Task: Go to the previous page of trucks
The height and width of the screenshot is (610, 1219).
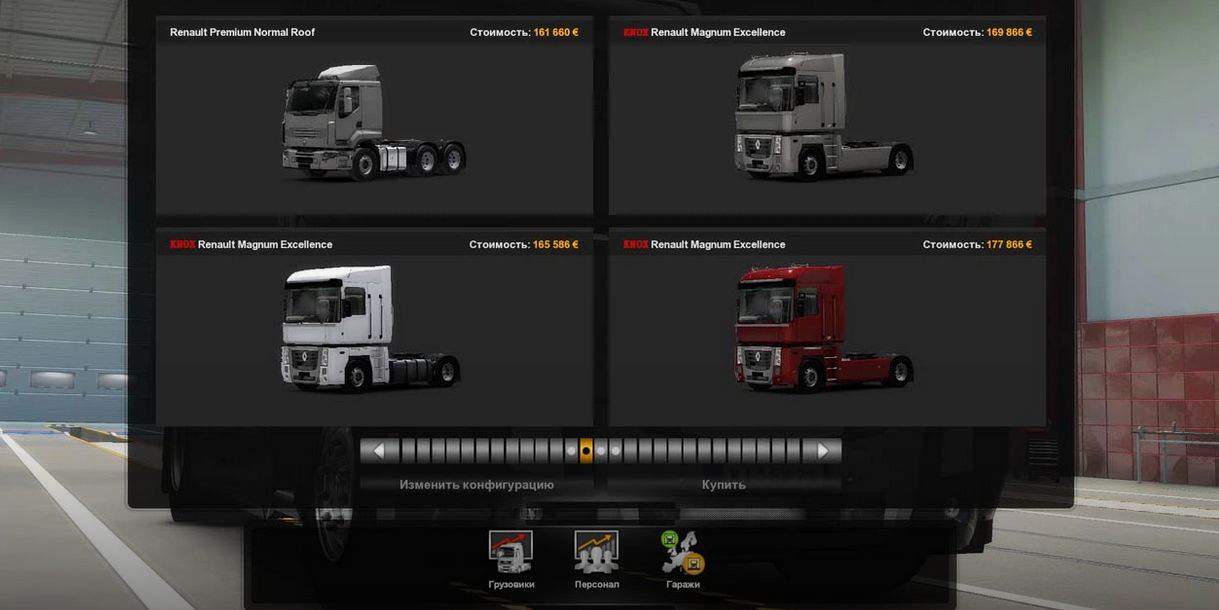Action: click(x=379, y=451)
